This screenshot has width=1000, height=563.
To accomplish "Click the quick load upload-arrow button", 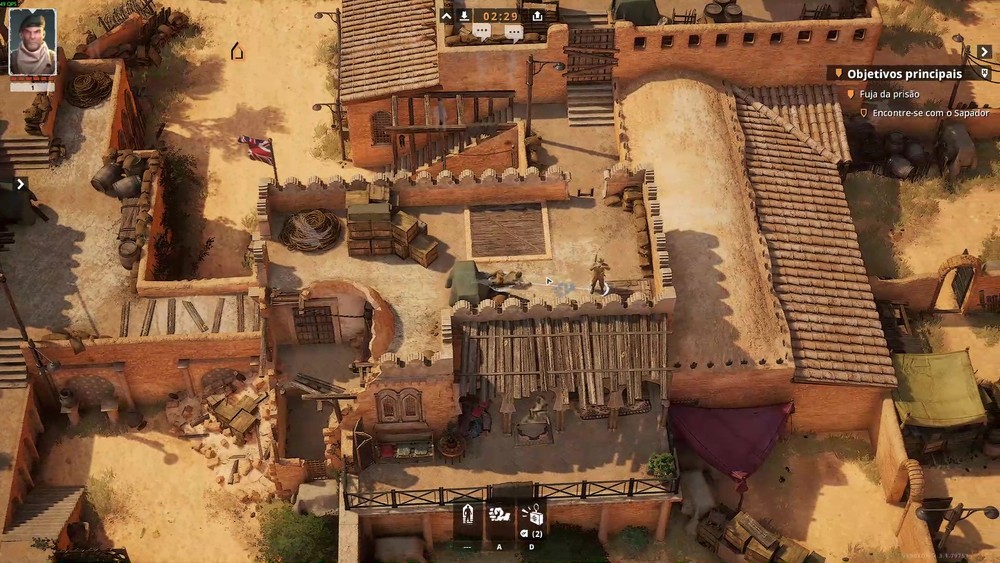I will tap(537, 16).
